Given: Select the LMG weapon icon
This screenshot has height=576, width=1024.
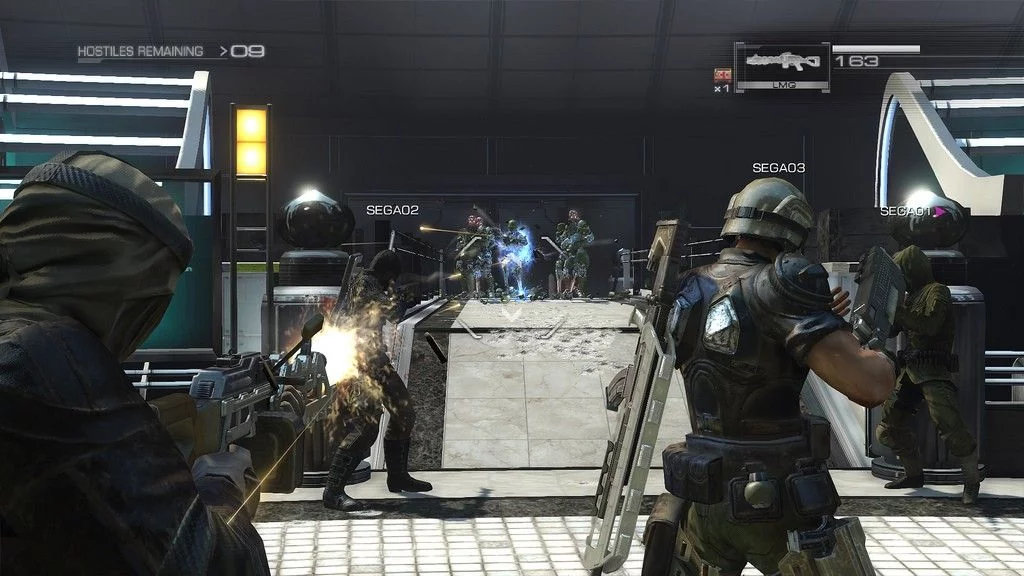Looking at the screenshot, I should pos(782,64).
